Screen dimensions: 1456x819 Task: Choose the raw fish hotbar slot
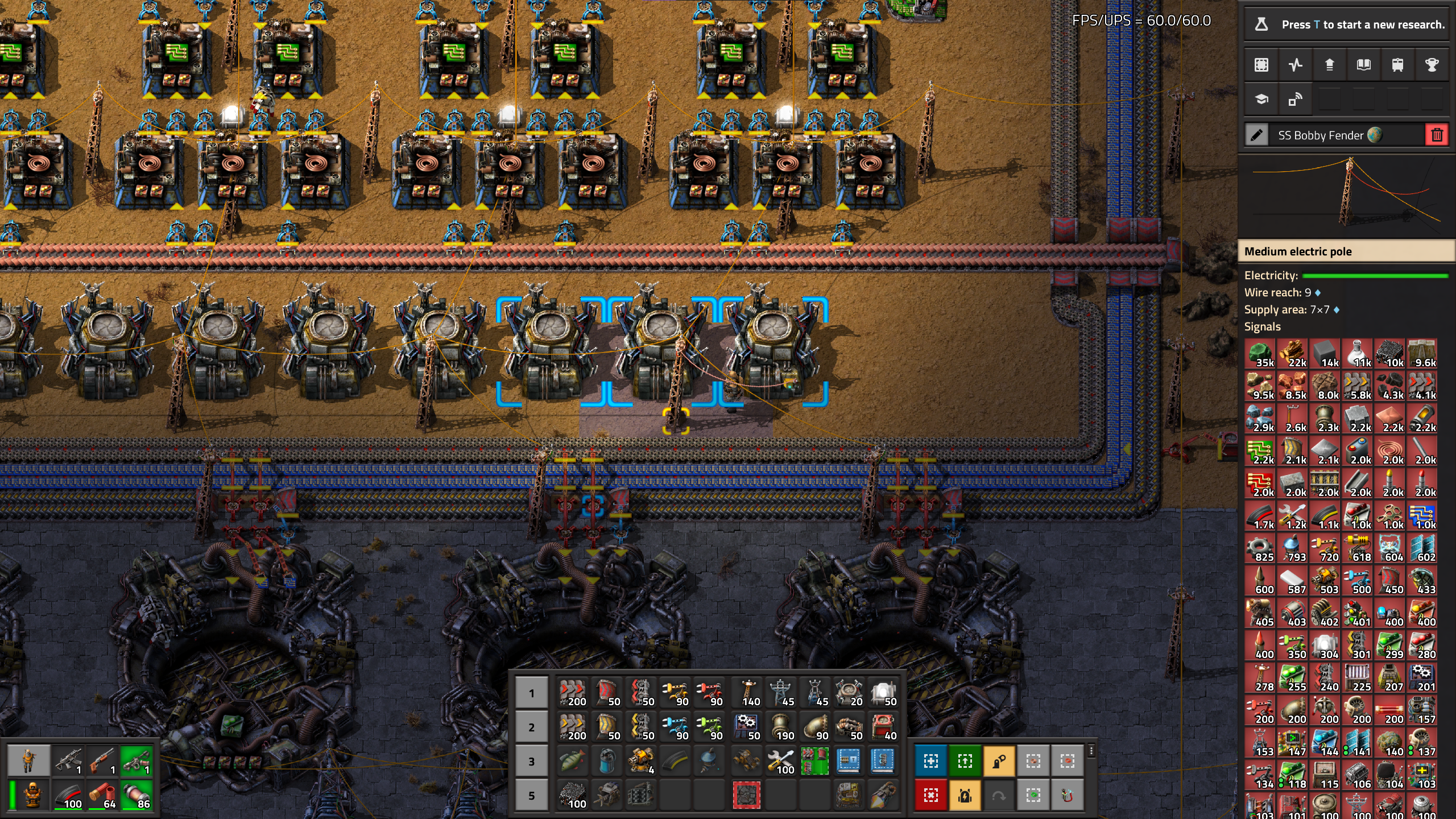point(572,761)
